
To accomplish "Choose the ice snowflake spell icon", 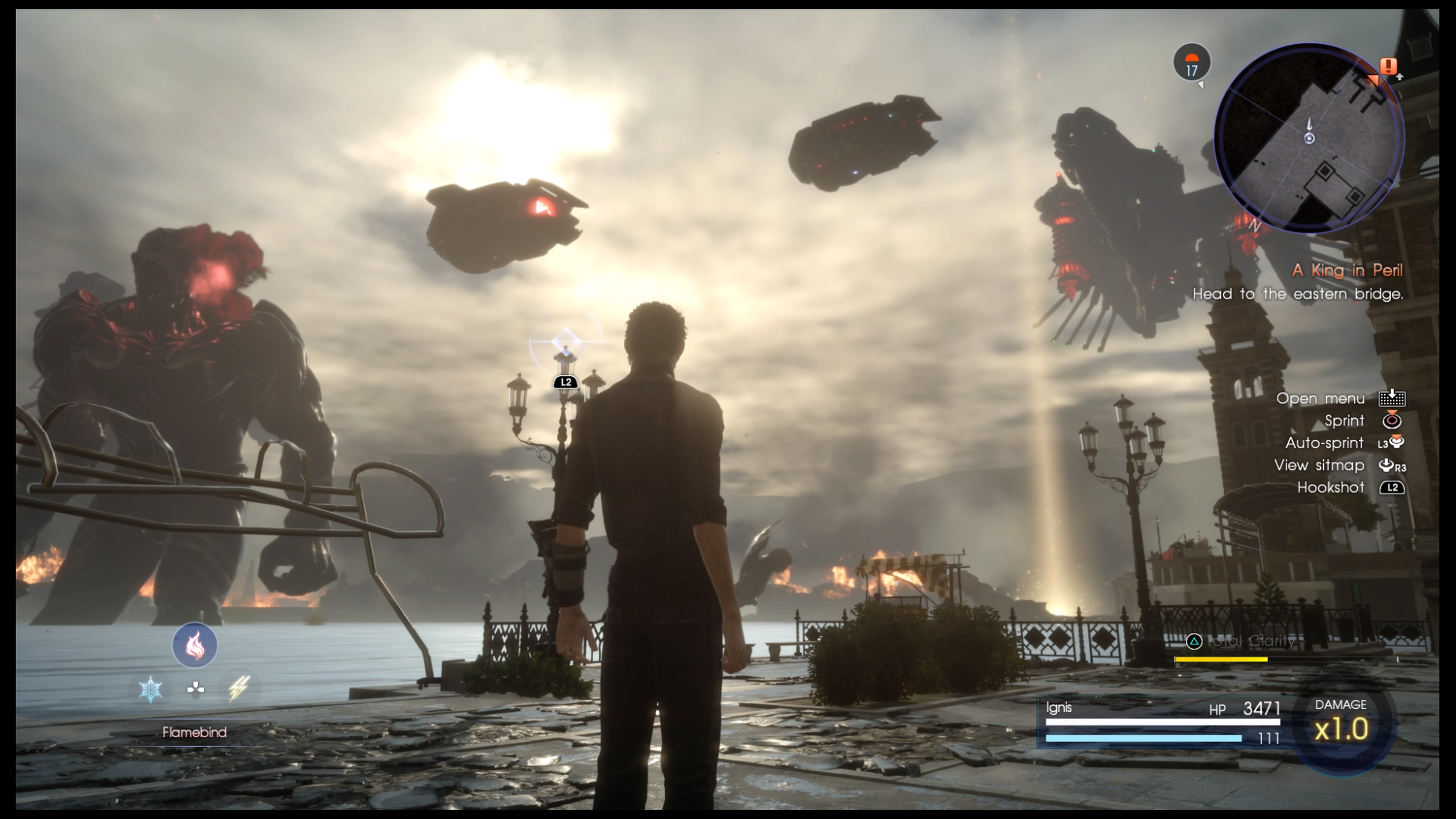I will [x=151, y=689].
